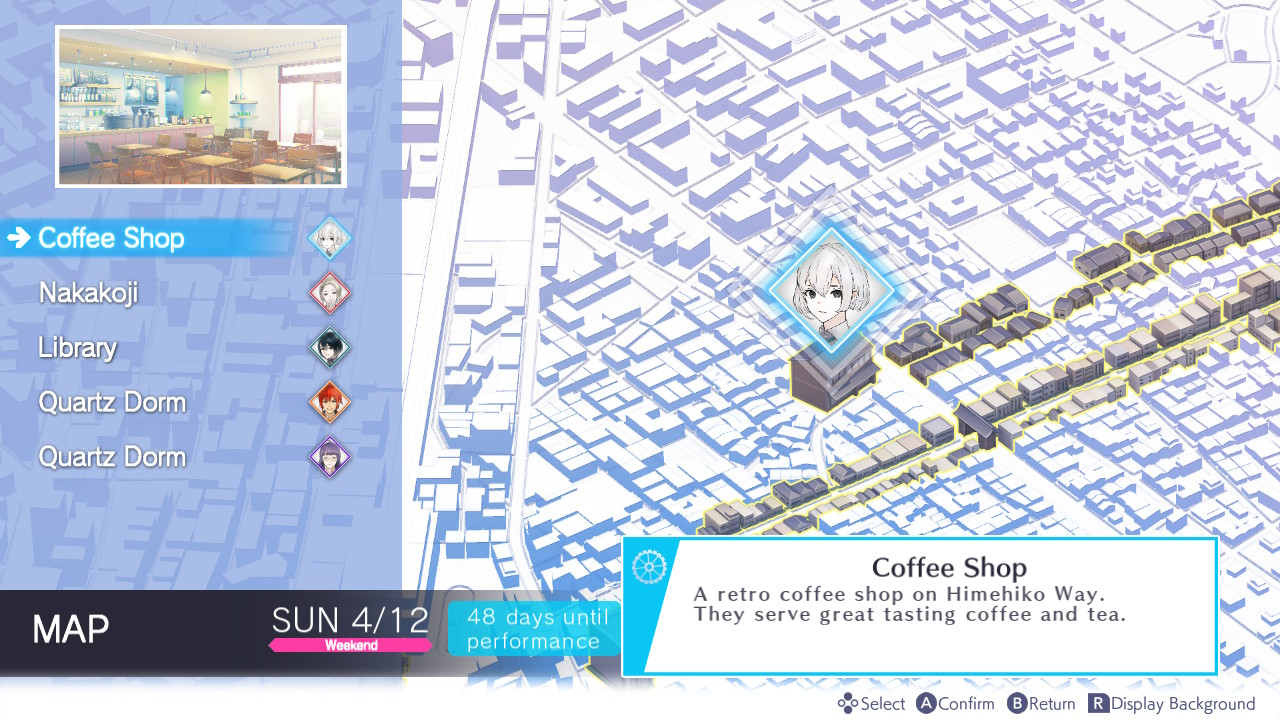The image size is (1280, 720).
Task: Select the Coffee Shop list entry
Action: (x=111, y=239)
